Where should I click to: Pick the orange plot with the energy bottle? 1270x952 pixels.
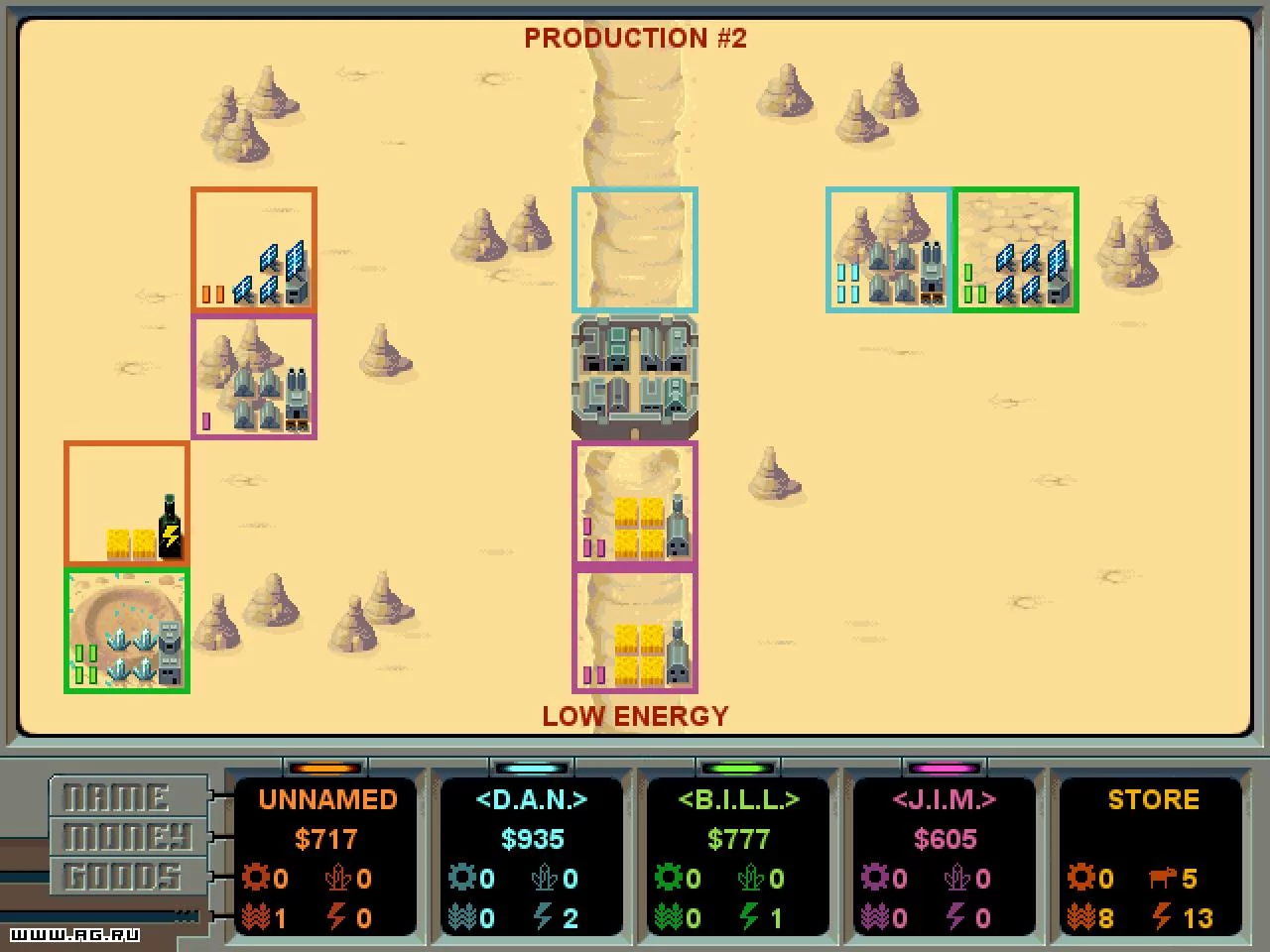point(127,504)
